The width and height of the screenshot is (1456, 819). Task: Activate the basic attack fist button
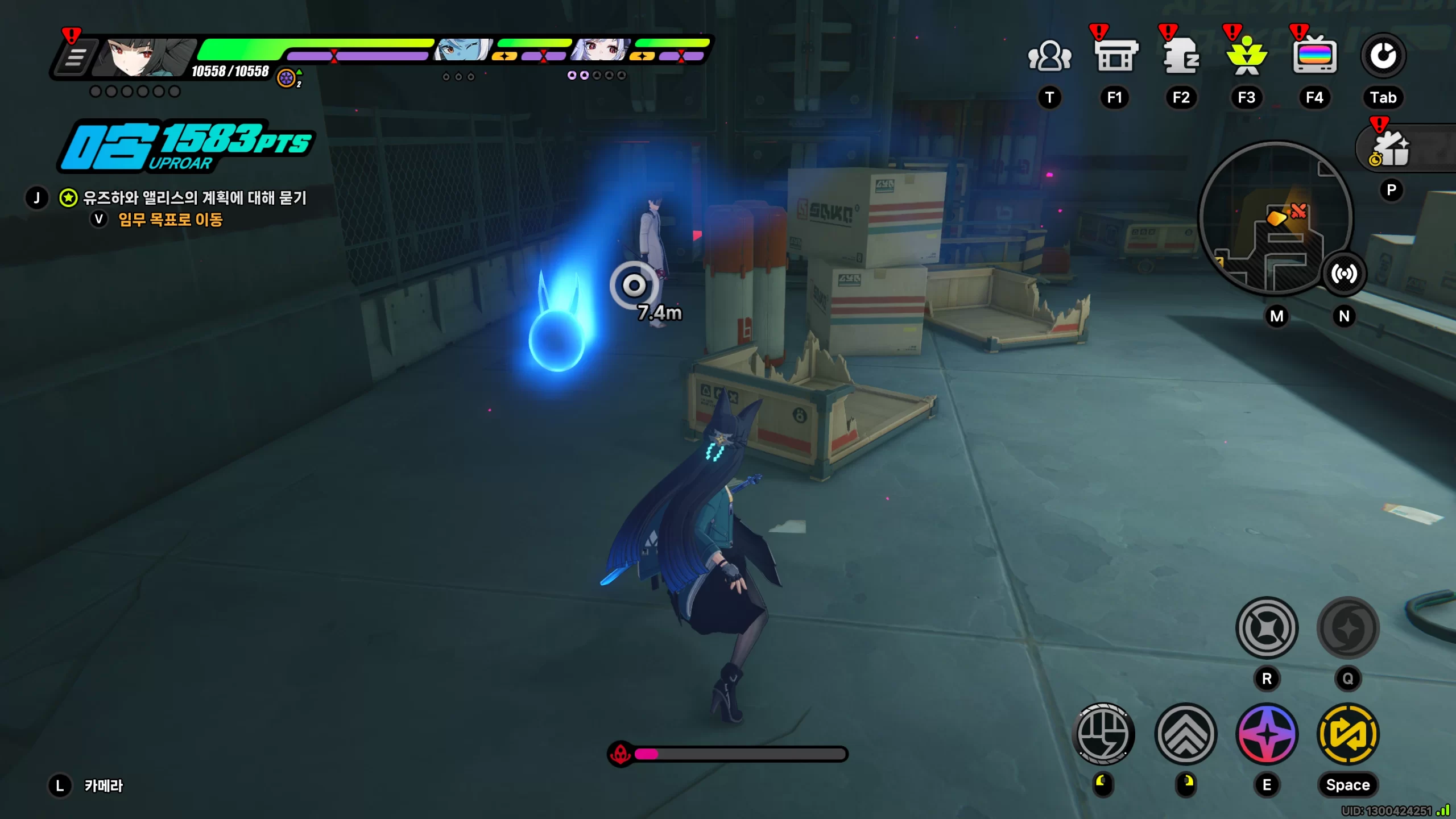click(x=1103, y=734)
